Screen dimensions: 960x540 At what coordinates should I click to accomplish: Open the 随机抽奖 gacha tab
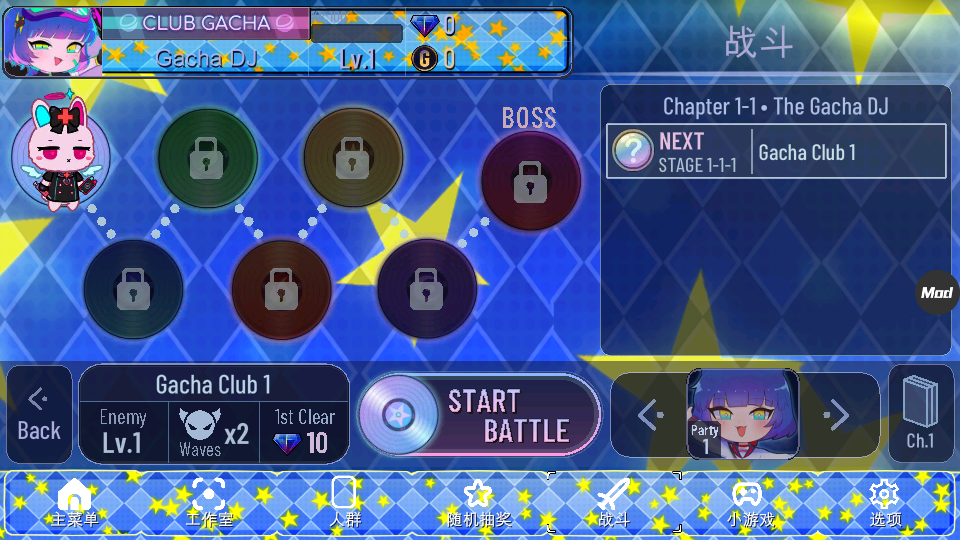click(x=479, y=503)
